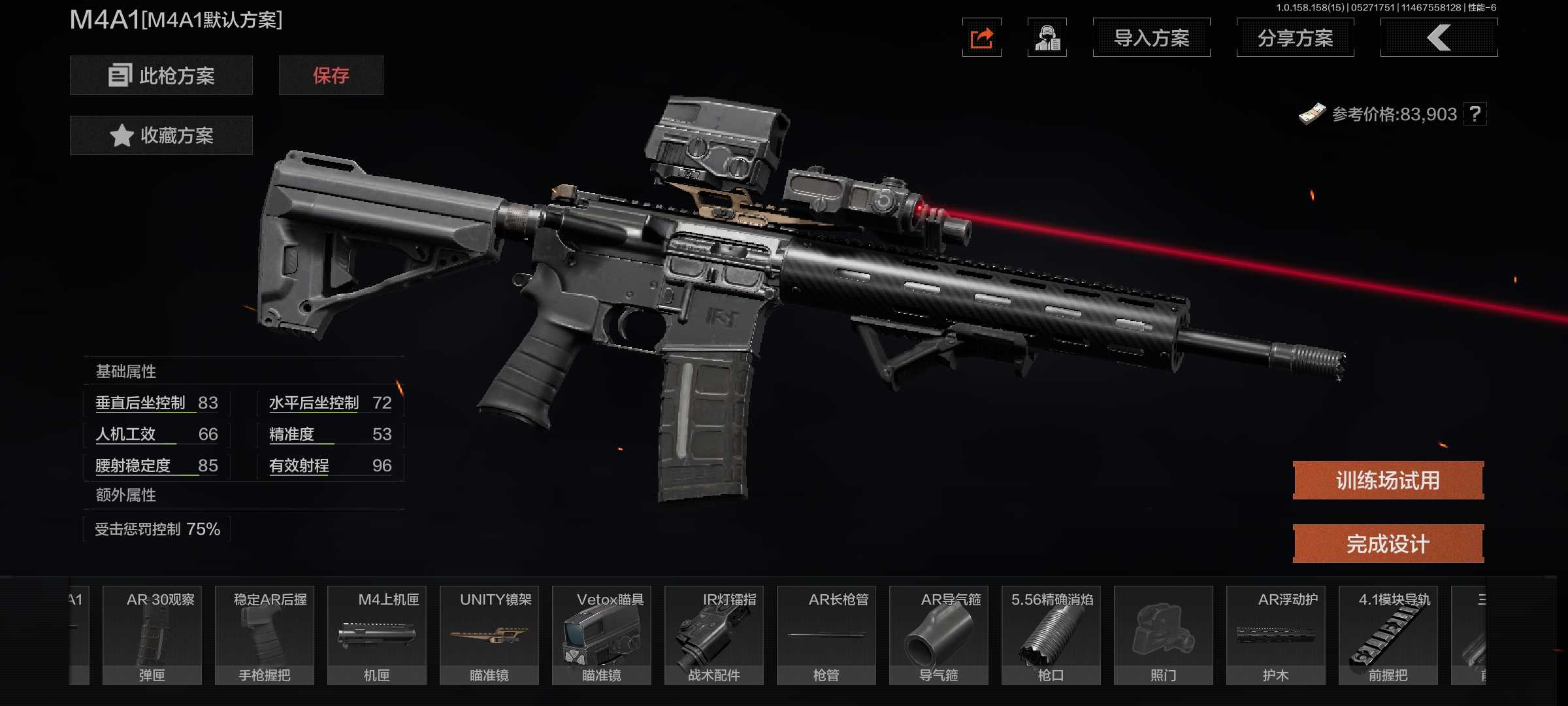Open the 稳定AR后握 pistol grip slot

[265, 635]
